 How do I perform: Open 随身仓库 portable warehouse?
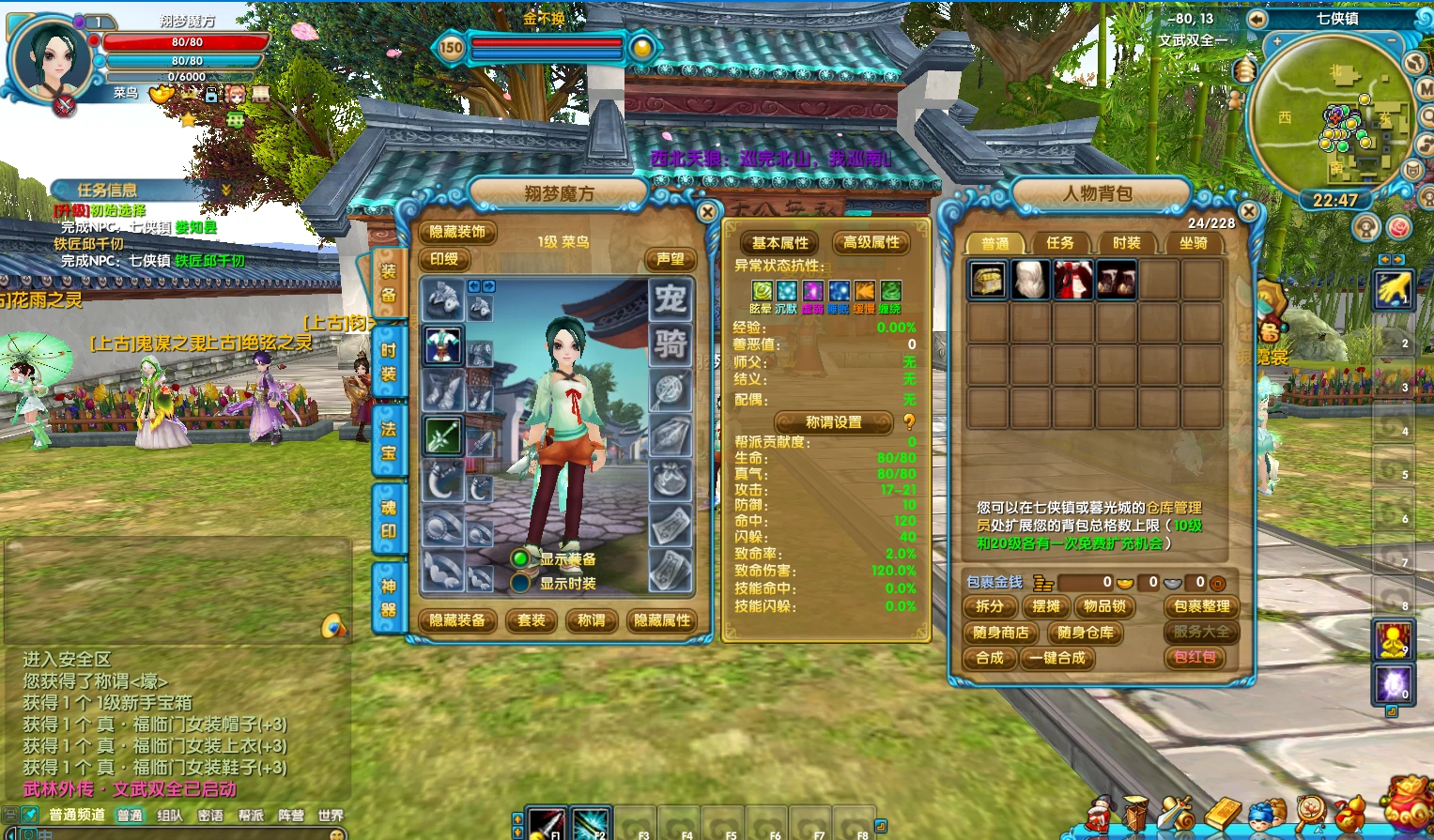click(x=1085, y=633)
